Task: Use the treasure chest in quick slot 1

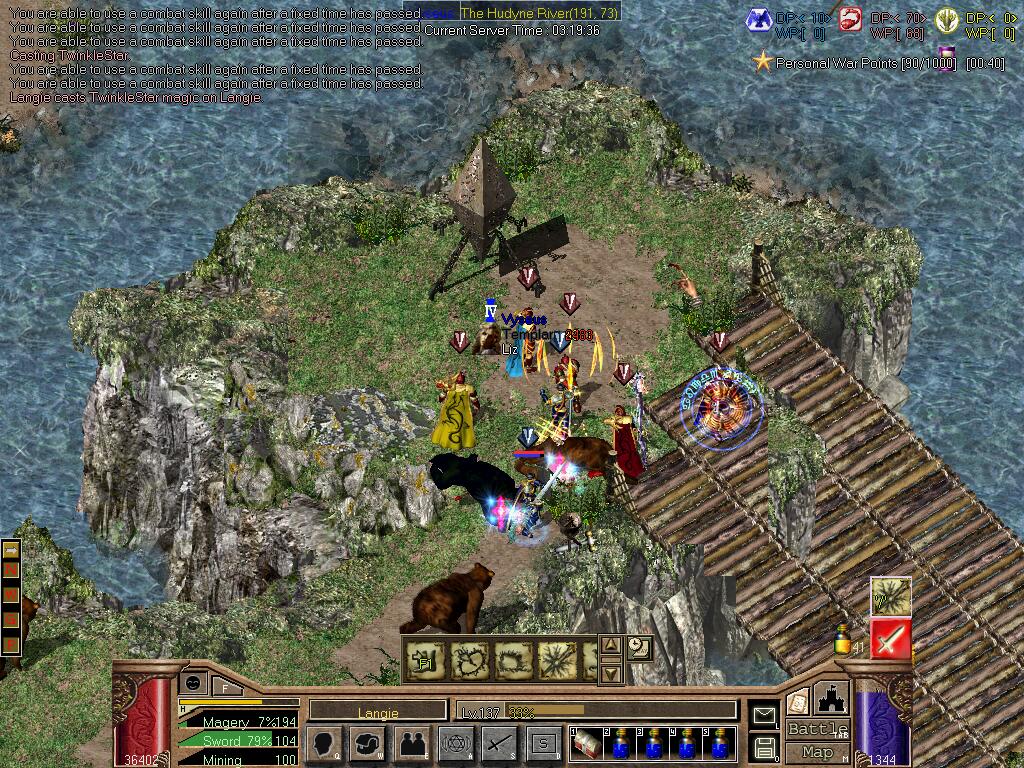Action: click(x=585, y=744)
